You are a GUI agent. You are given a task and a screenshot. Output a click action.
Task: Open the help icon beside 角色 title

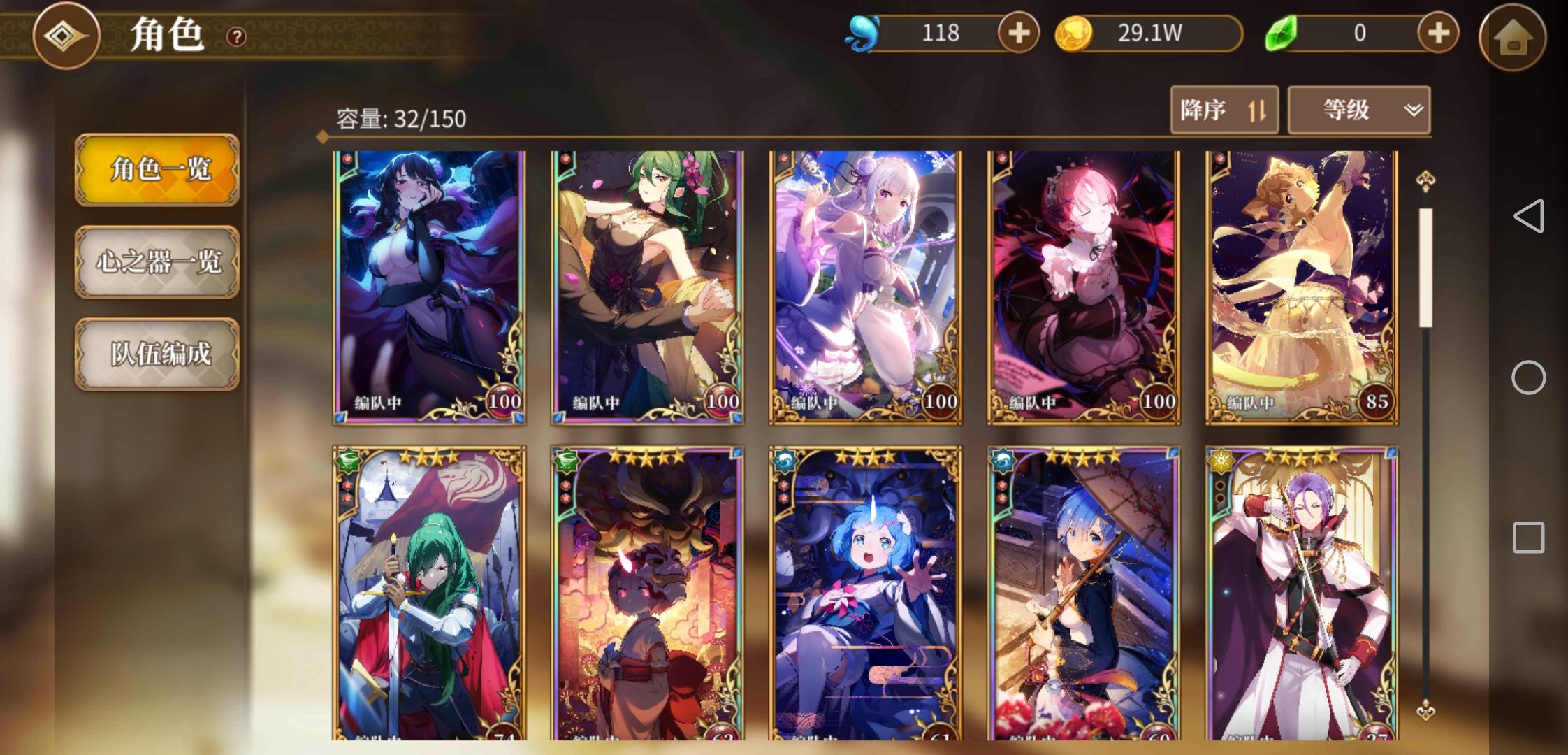pos(236,37)
